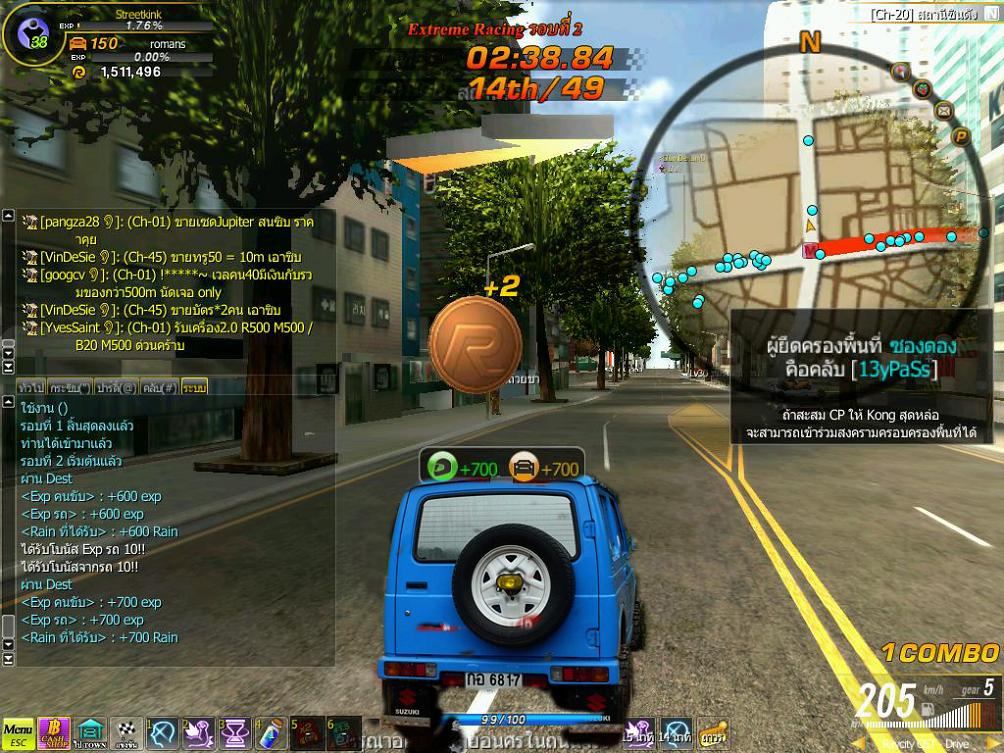
Task: Open the club chat tab (คลับ)
Action: [x=159, y=386]
